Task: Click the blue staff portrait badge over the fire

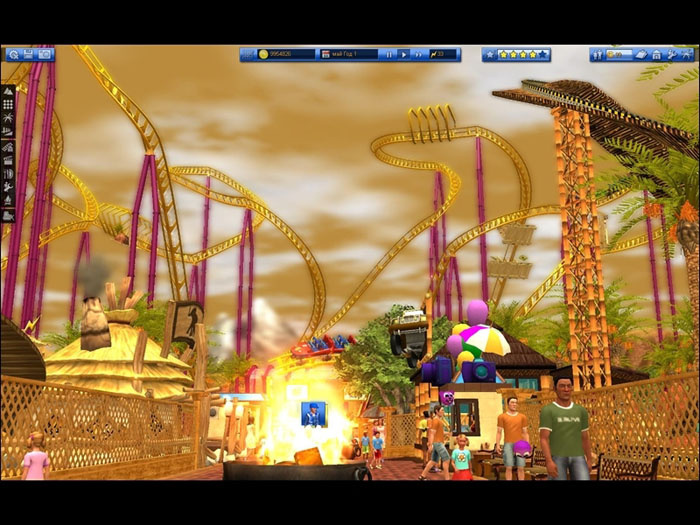Action: 313,413
